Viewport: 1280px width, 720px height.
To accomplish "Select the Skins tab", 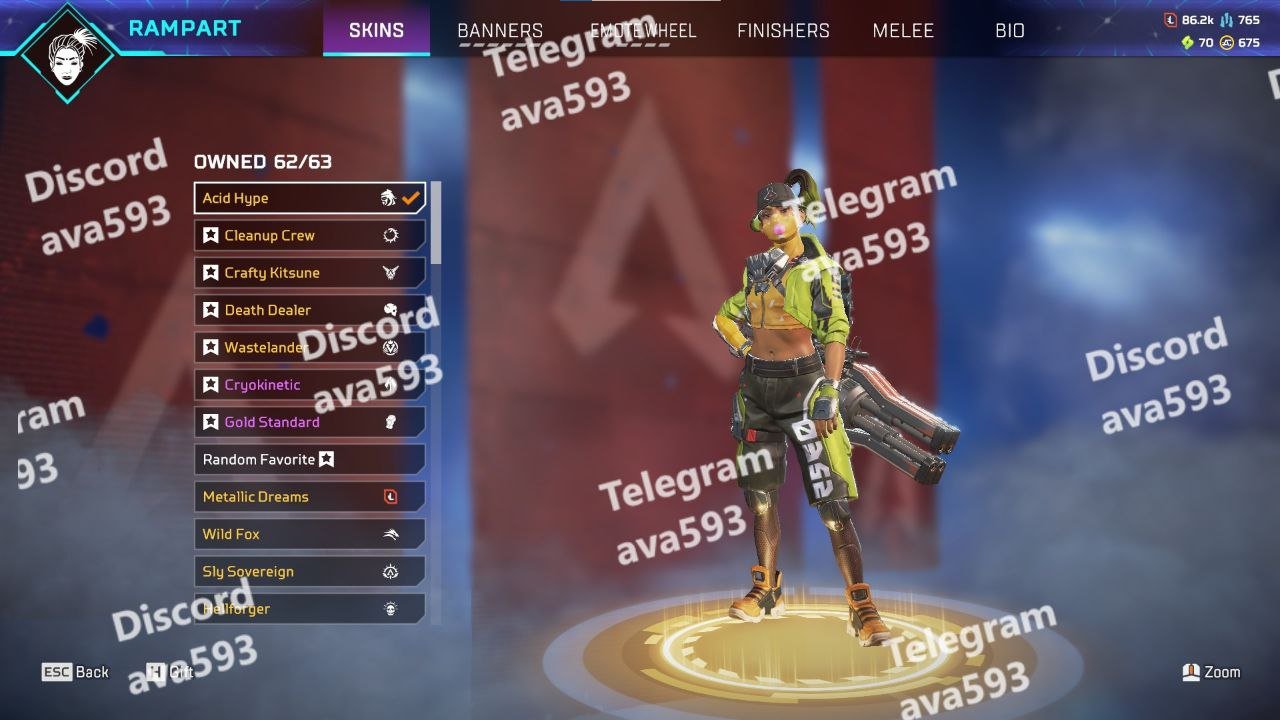I will pyautogui.click(x=376, y=31).
